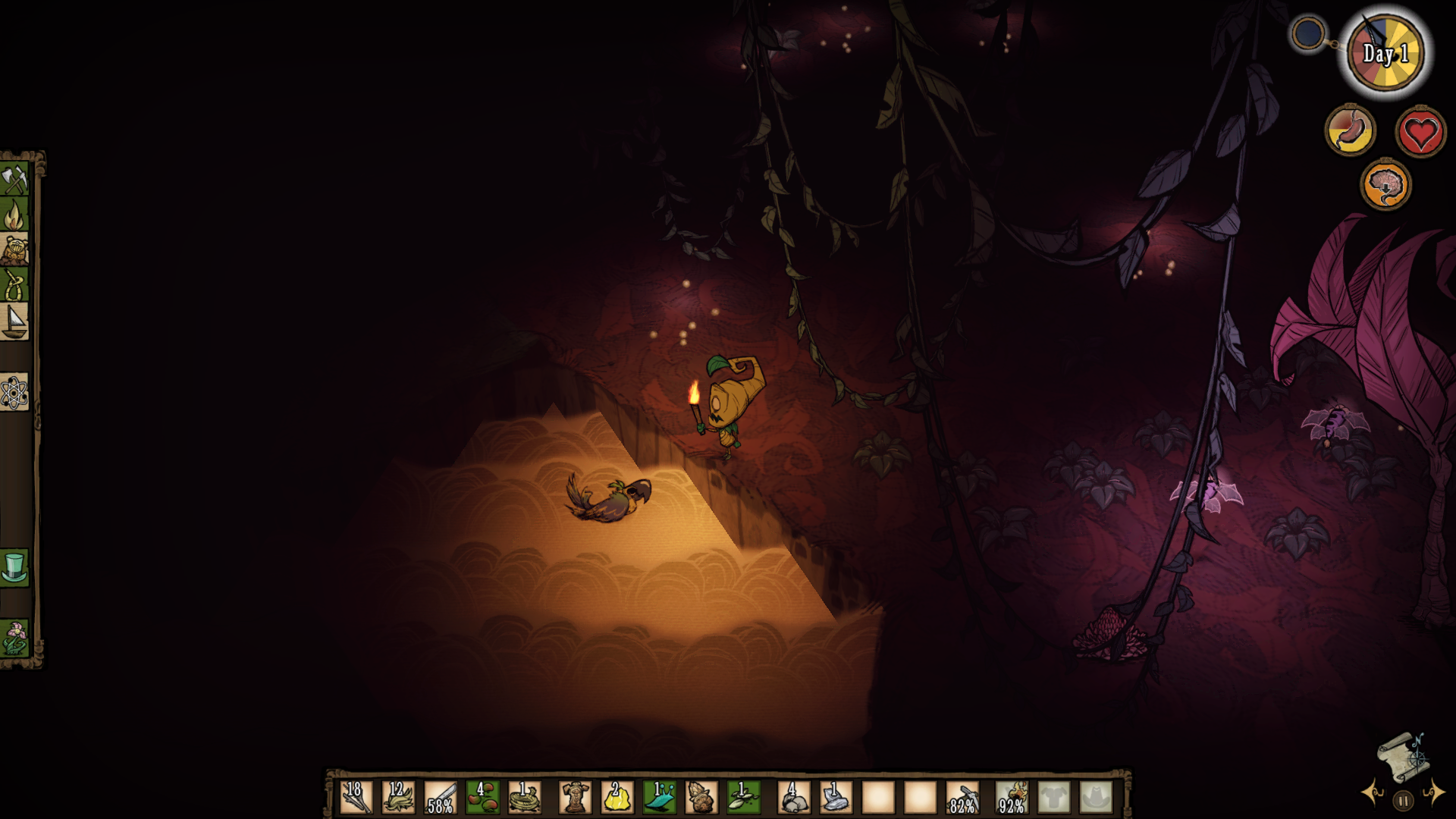
Task: Pick the teal slug item slot
Action: tap(659, 798)
